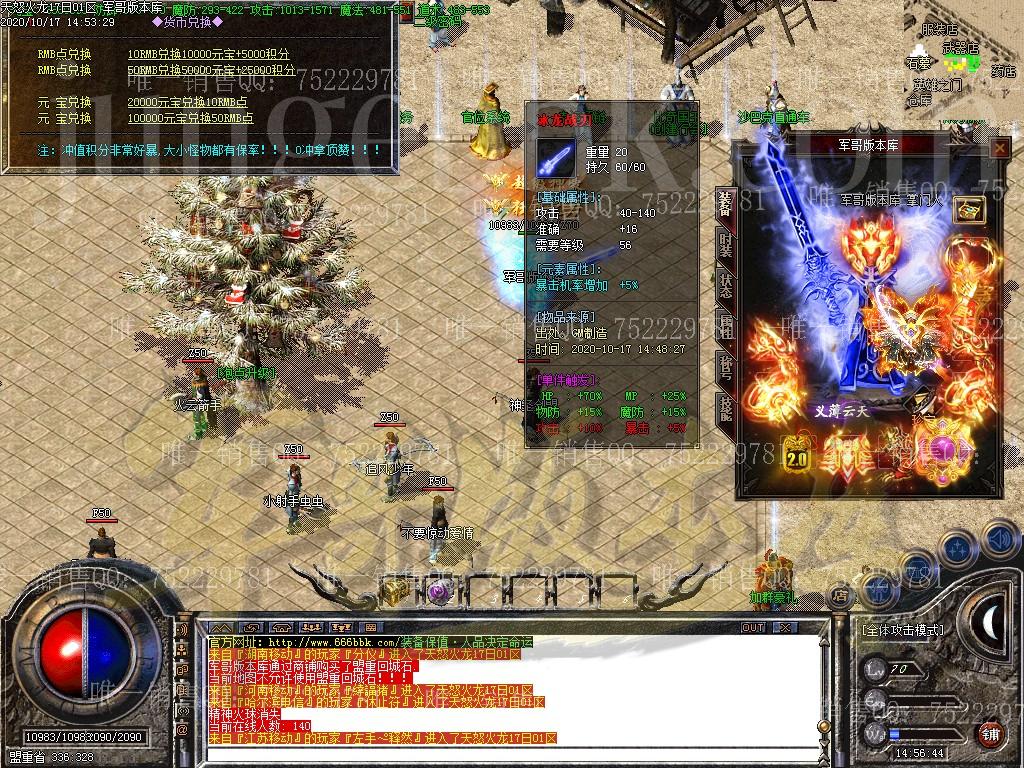Screen dimensions: 1024x768
Task: Open the 时装 fashion tab
Action: (724, 247)
